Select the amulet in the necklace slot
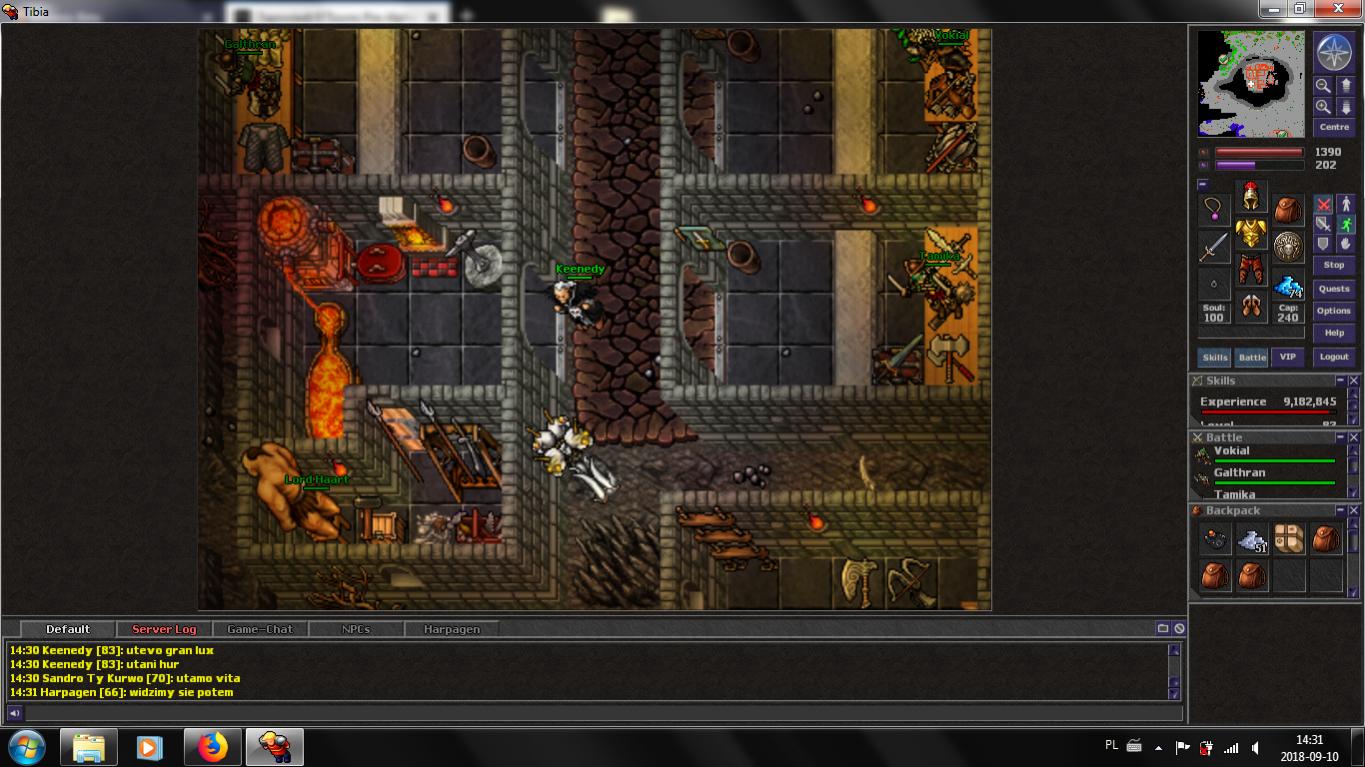 coord(1214,209)
